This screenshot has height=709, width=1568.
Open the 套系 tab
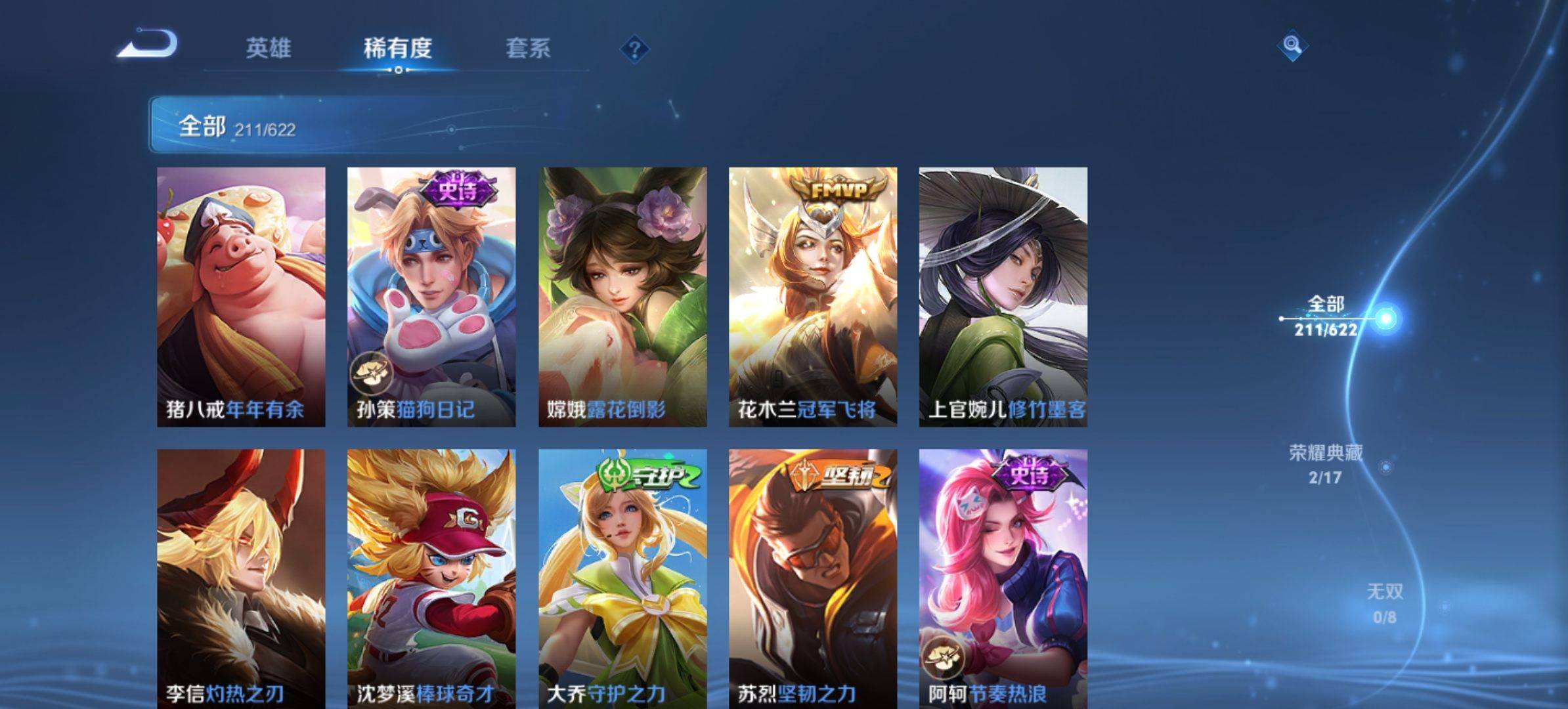point(528,48)
